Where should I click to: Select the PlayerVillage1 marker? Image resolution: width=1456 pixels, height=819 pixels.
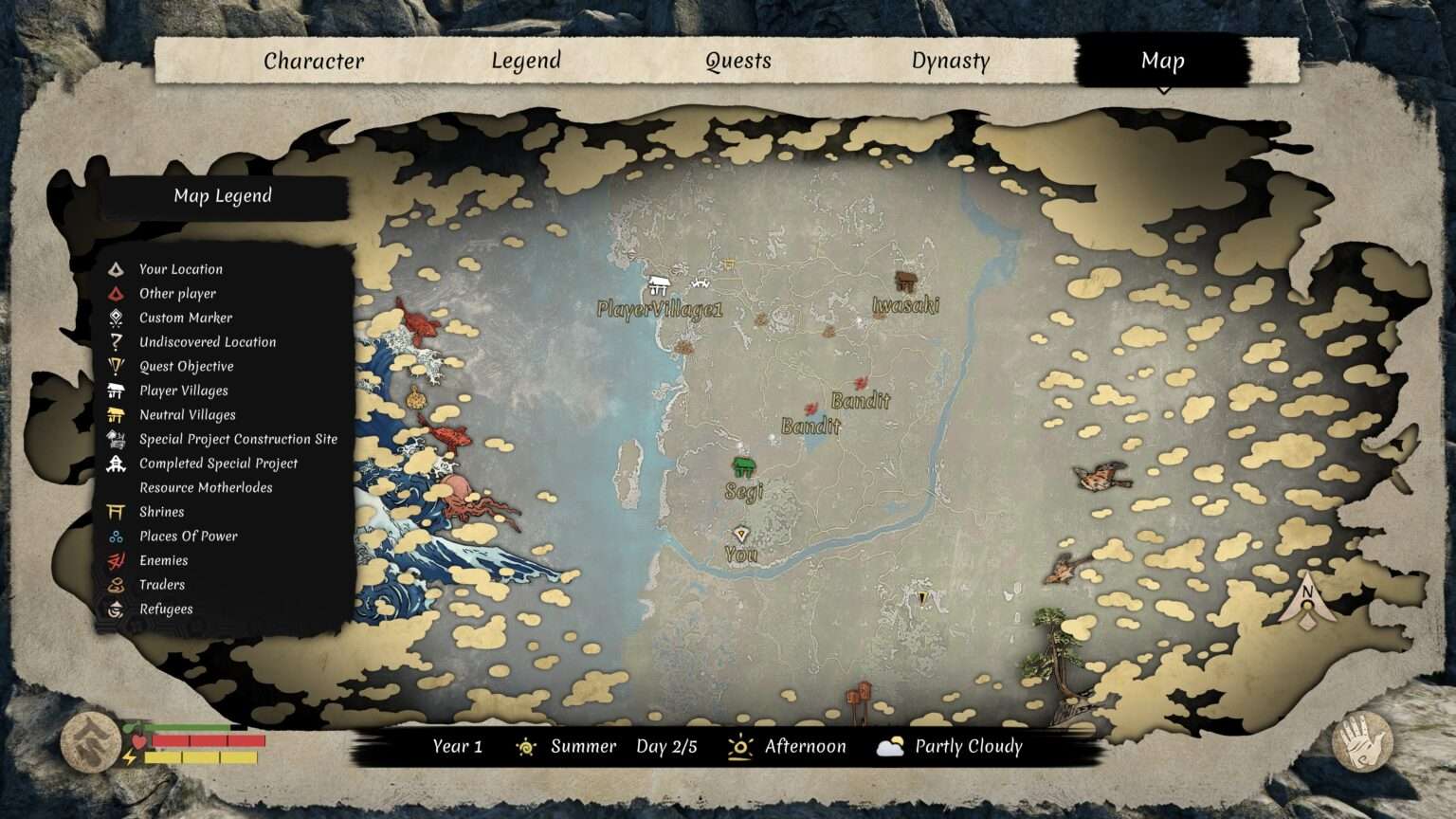pyautogui.click(x=661, y=282)
